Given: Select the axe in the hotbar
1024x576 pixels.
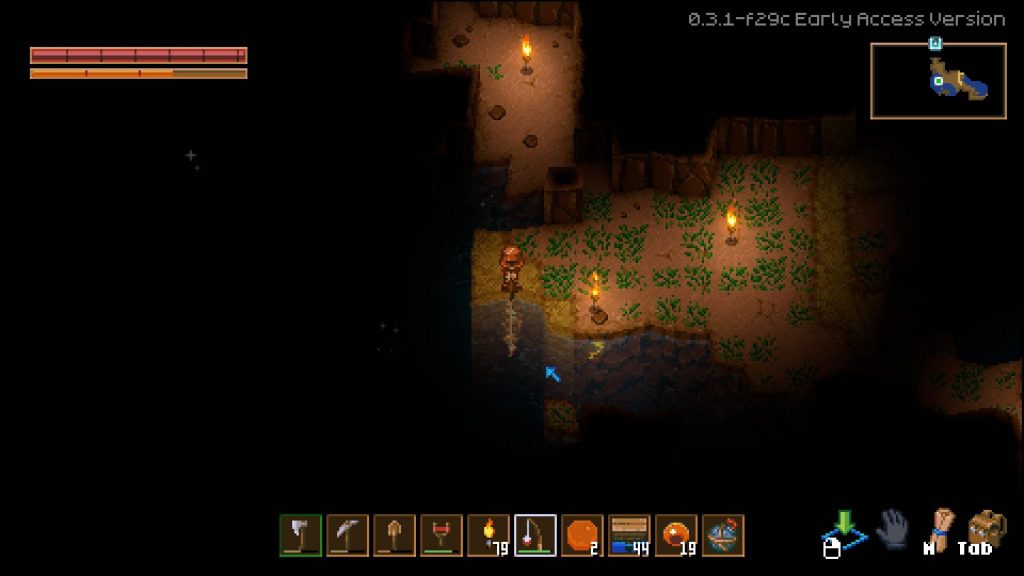Looking at the screenshot, I should point(300,535).
